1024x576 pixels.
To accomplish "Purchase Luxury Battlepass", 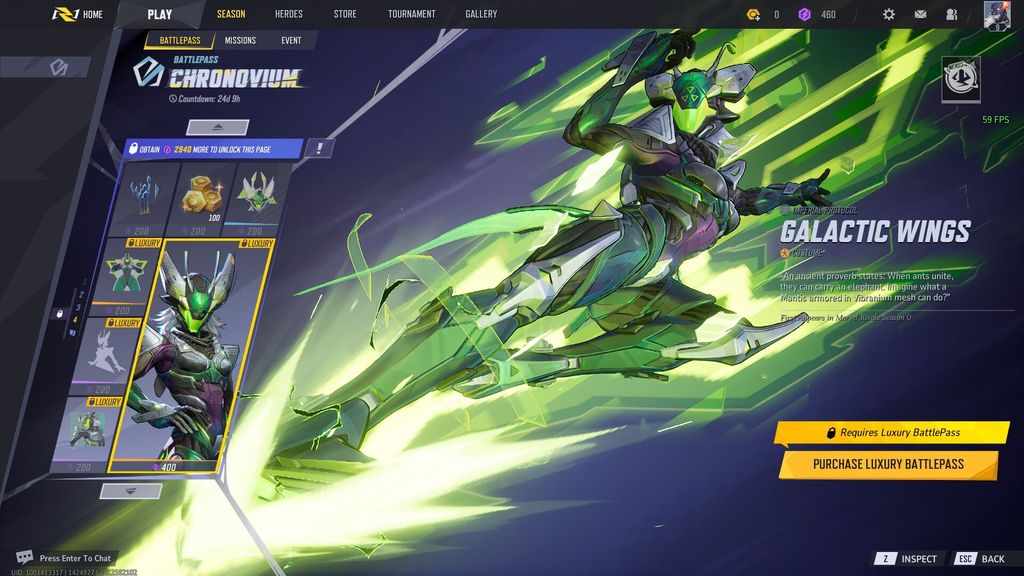I will [888, 464].
